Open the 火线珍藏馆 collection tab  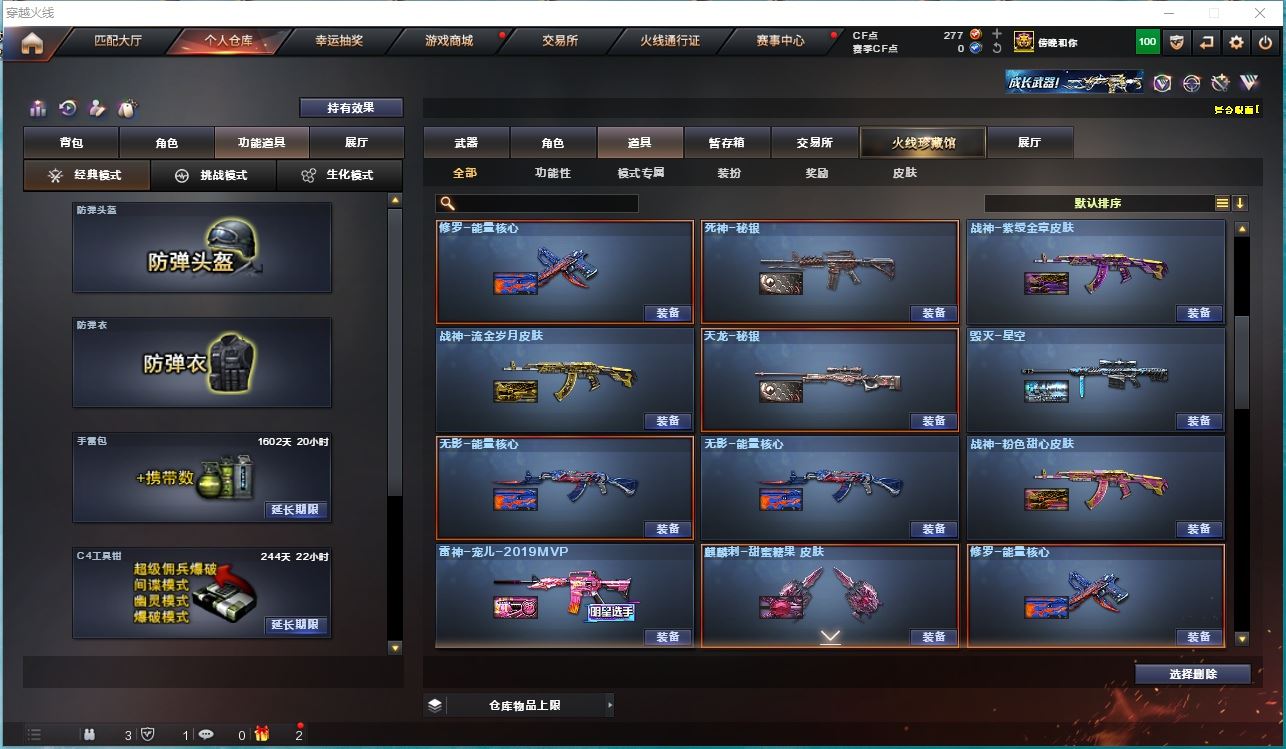[923, 143]
